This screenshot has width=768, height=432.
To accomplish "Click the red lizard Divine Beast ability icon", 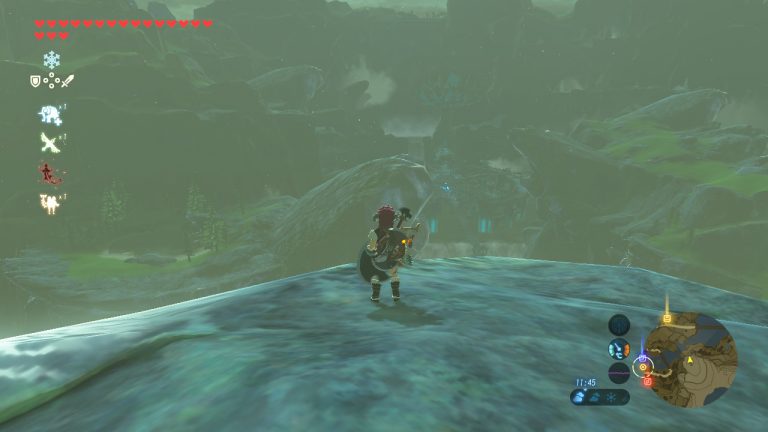I will 48,172.
